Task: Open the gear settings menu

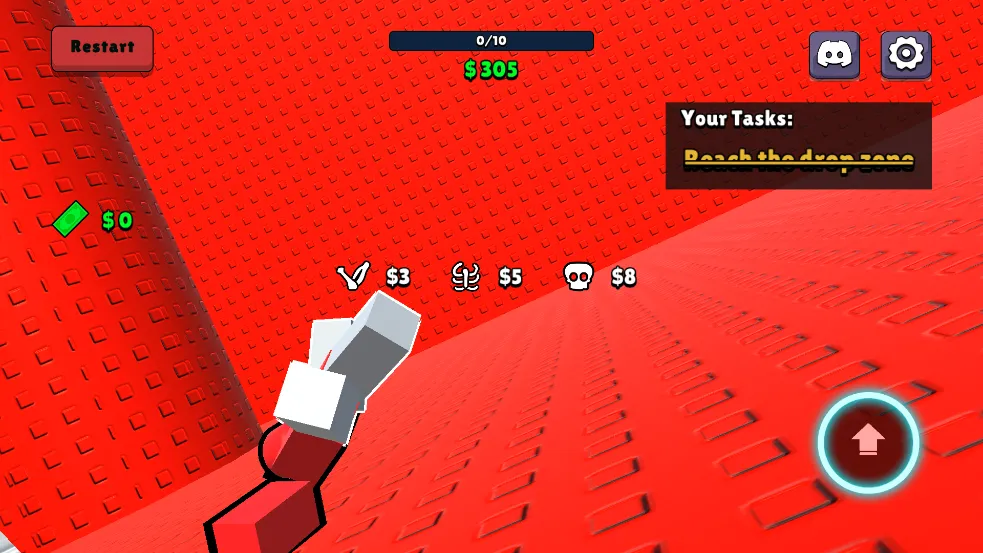Action: (x=906, y=54)
